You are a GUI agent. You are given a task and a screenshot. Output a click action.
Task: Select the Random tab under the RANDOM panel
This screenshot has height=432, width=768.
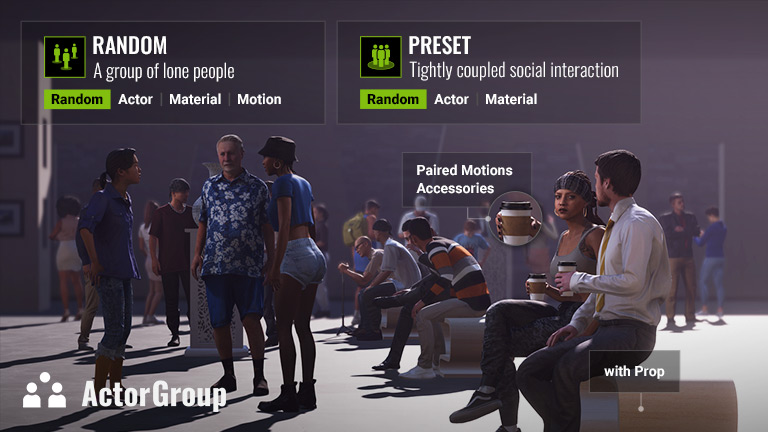(77, 99)
